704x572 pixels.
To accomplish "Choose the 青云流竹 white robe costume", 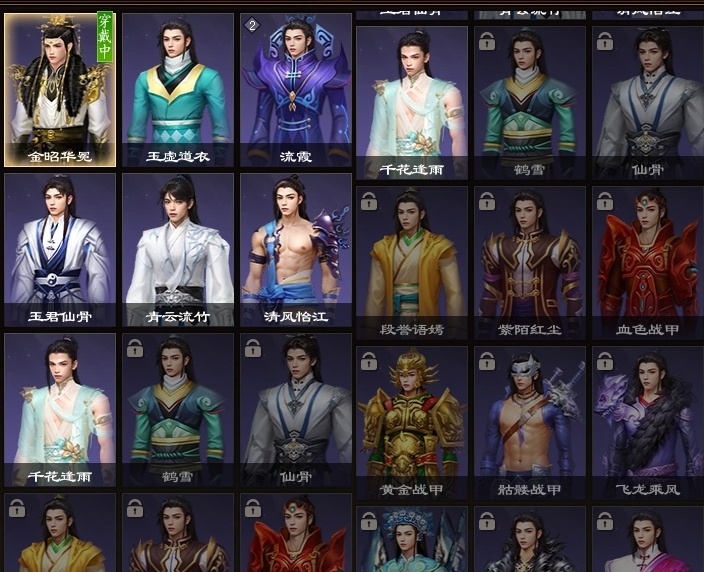I will (x=178, y=250).
